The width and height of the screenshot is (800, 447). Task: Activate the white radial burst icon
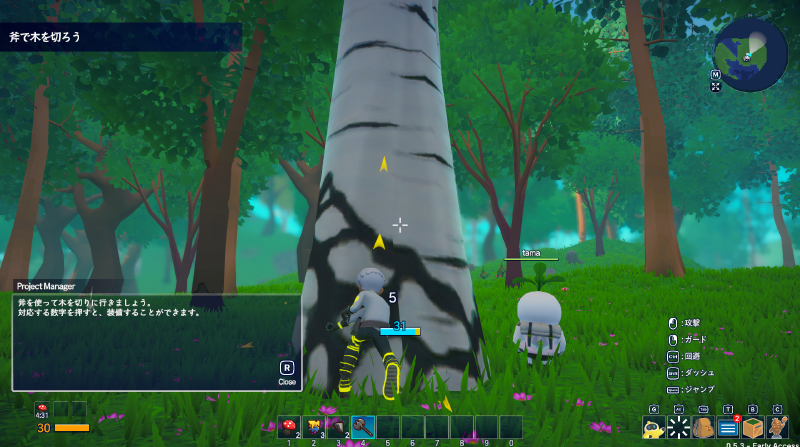(x=678, y=428)
